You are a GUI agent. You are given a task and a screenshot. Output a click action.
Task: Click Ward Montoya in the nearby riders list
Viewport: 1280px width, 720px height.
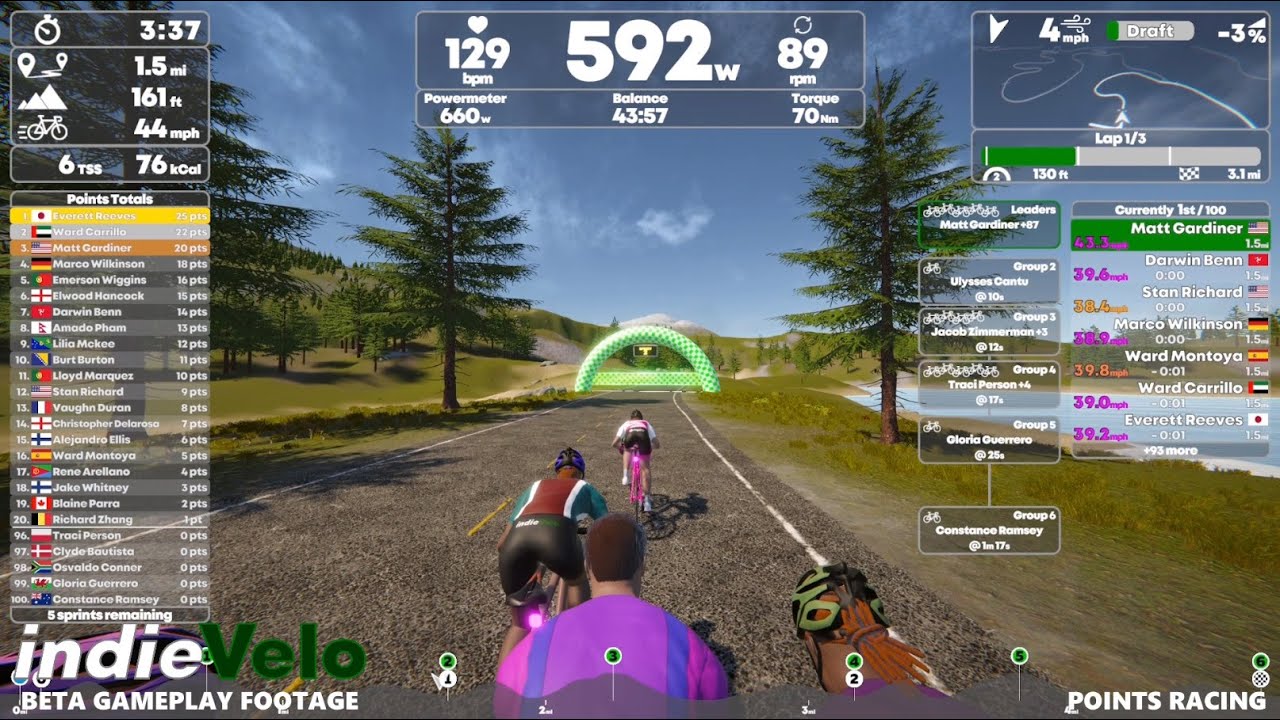coord(1169,363)
